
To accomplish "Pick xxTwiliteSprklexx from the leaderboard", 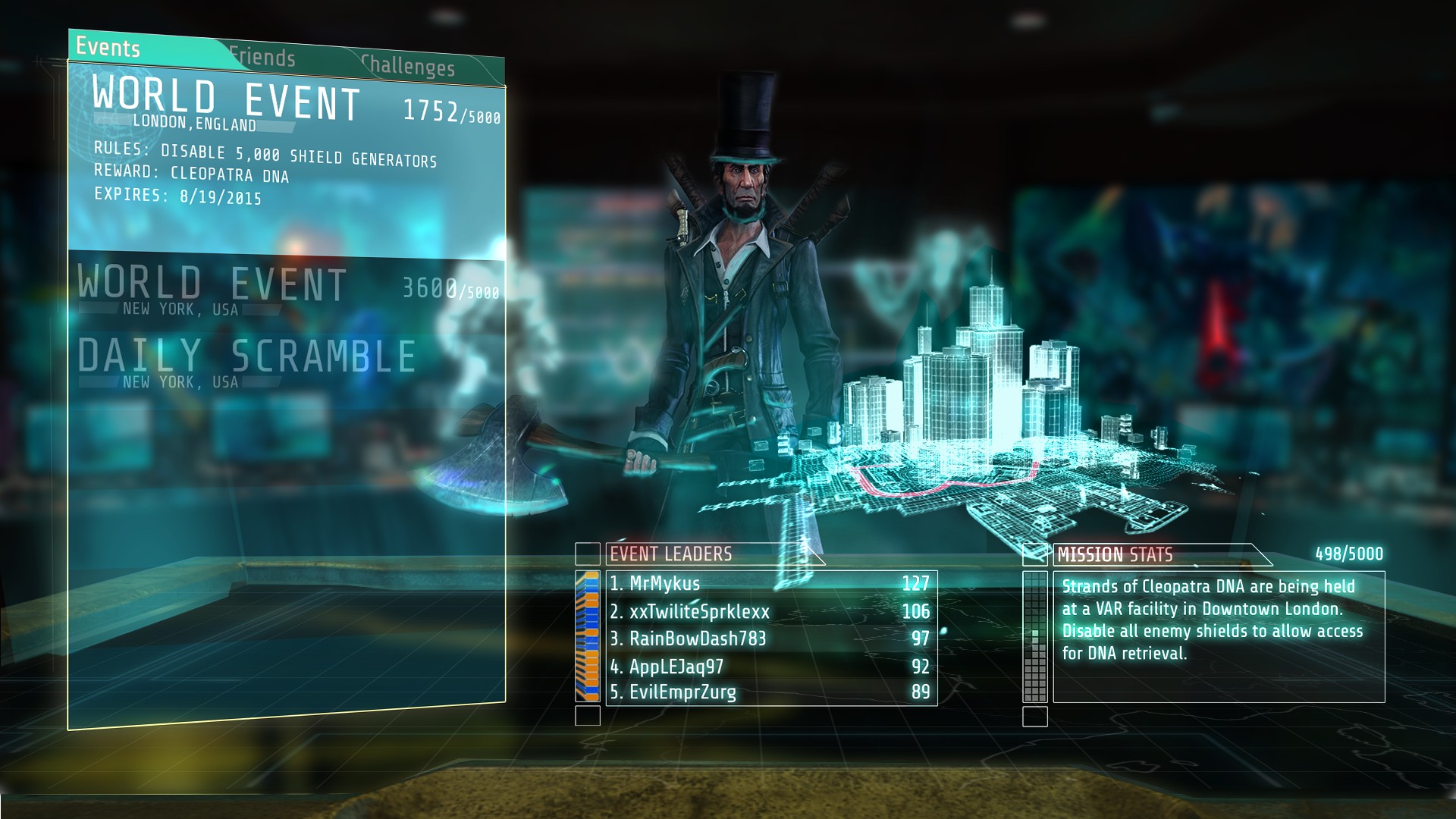I will 771,611.
